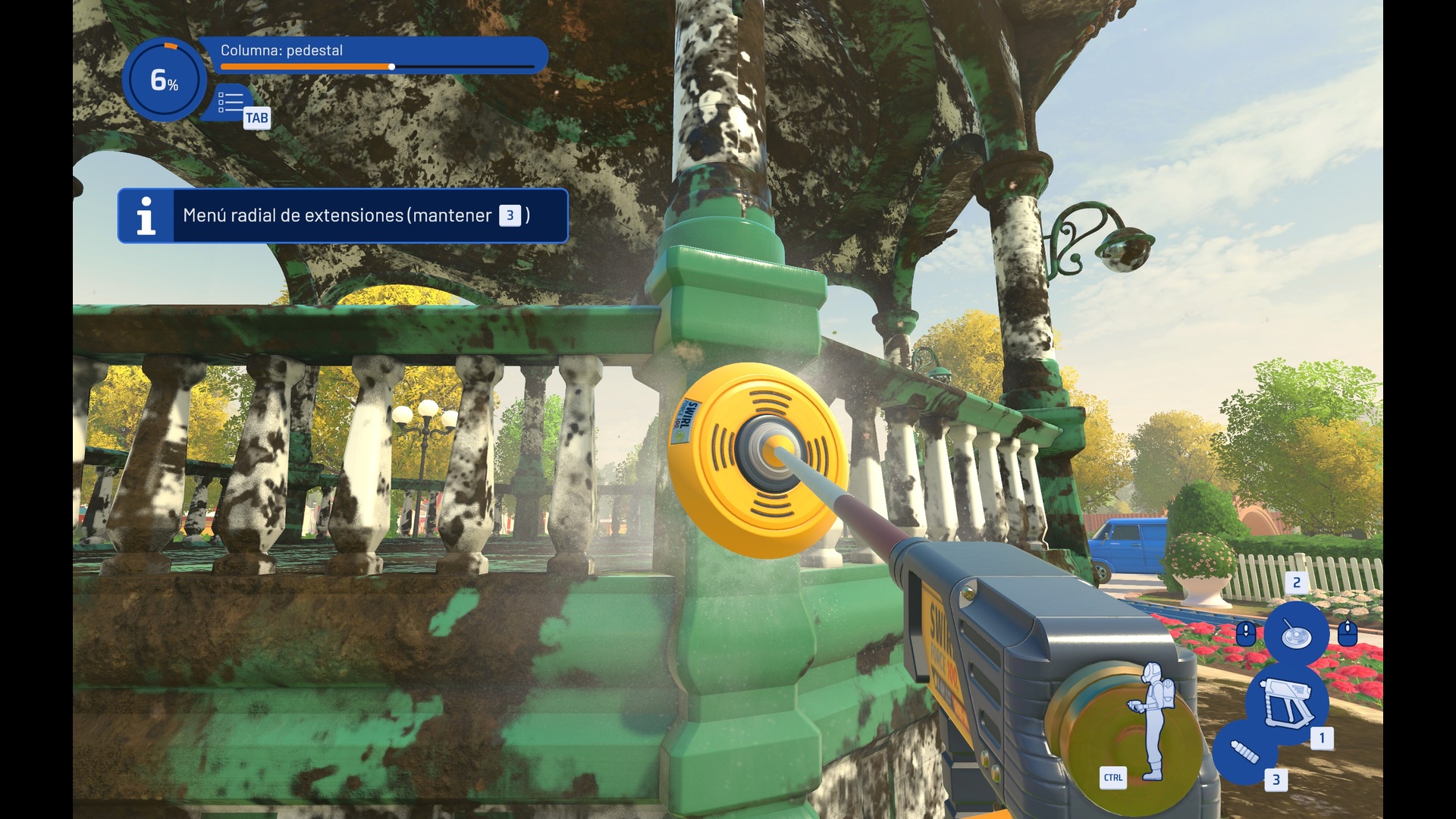
Task: Select the surface cleaner nozzle slot
Action: pos(1296,633)
